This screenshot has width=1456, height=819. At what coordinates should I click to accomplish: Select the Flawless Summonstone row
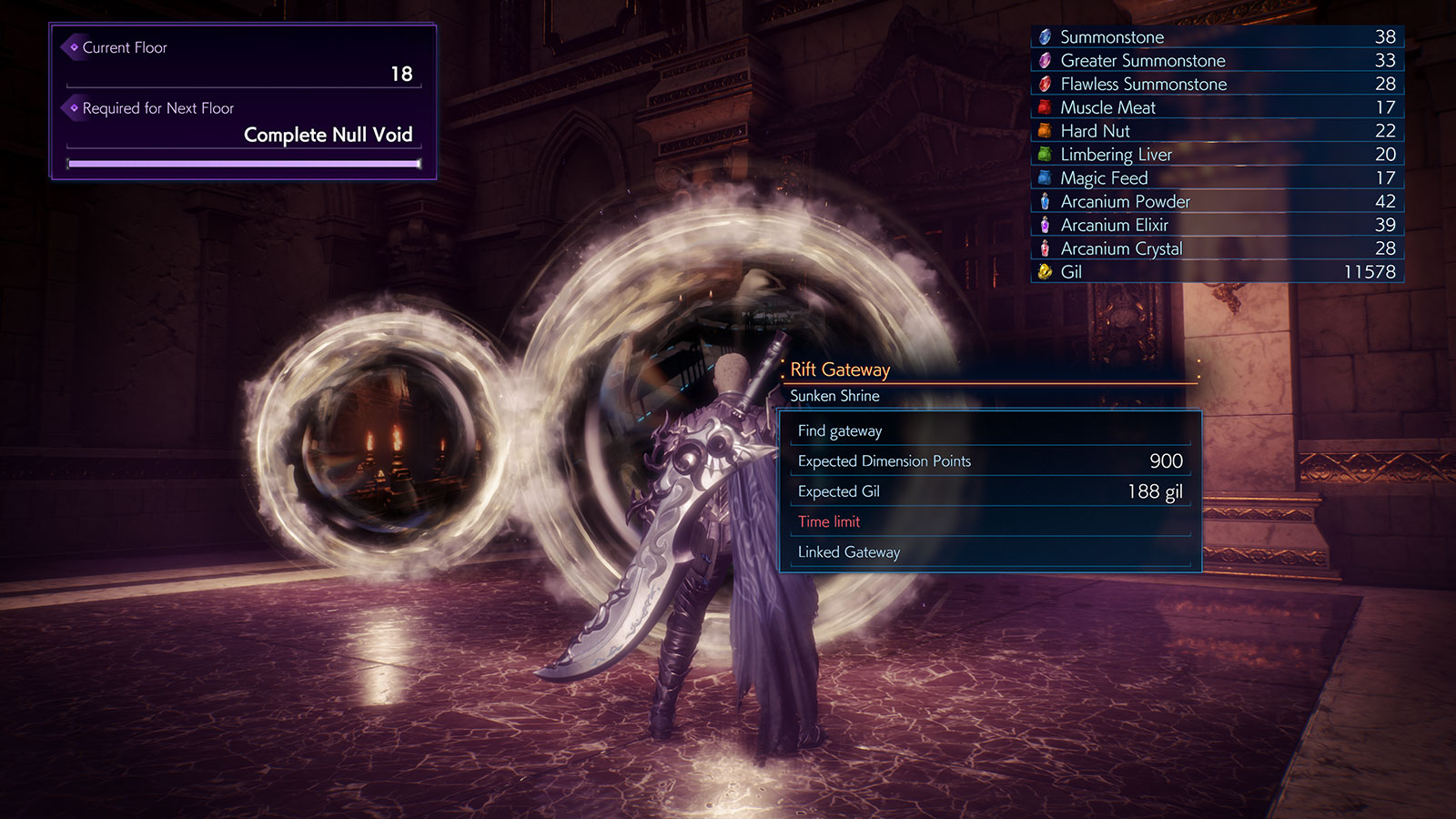(1217, 85)
